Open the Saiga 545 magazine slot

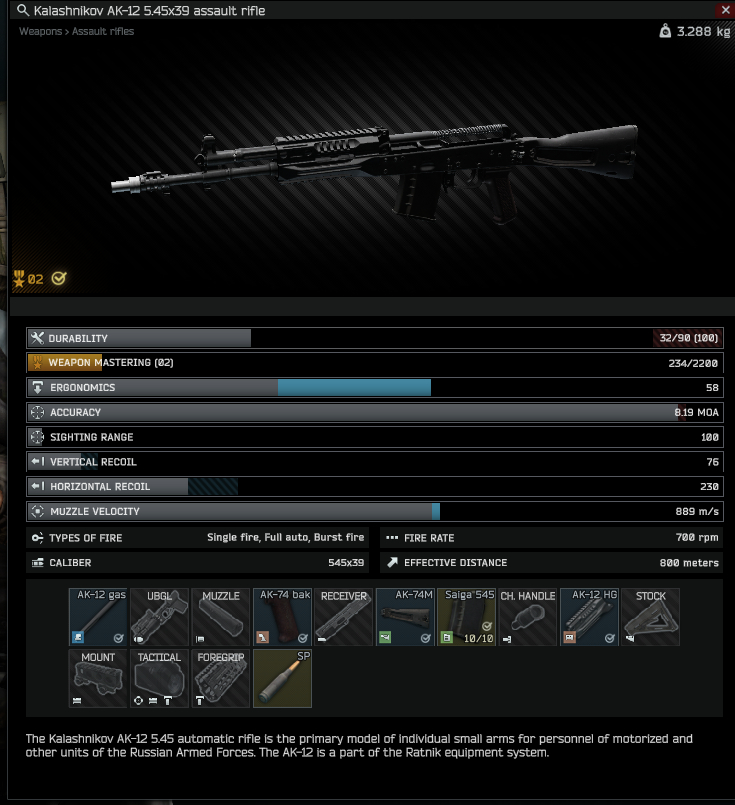pyautogui.click(x=467, y=617)
